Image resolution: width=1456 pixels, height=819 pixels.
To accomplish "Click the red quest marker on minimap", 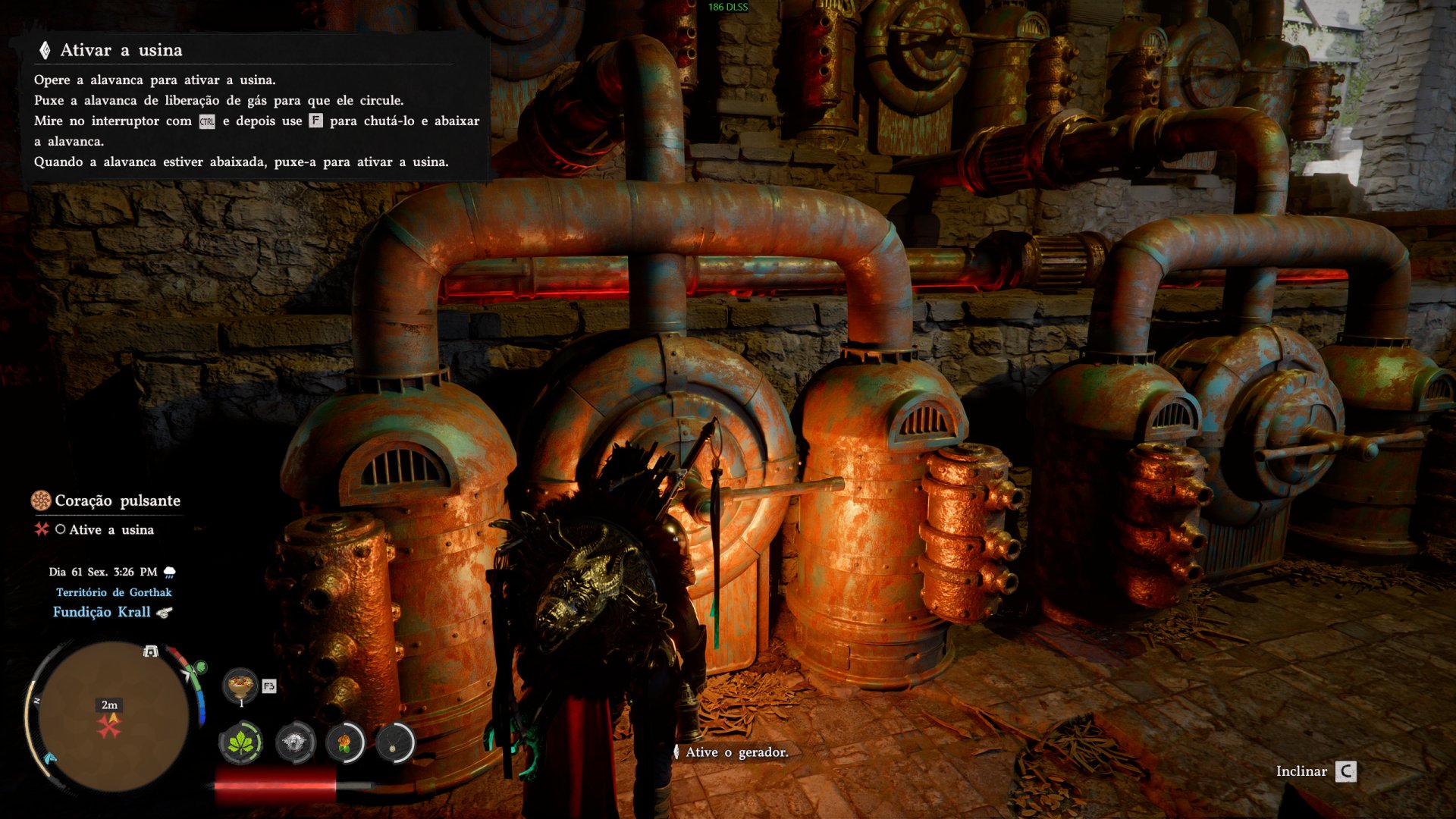I will pyautogui.click(x=109, y=726).
